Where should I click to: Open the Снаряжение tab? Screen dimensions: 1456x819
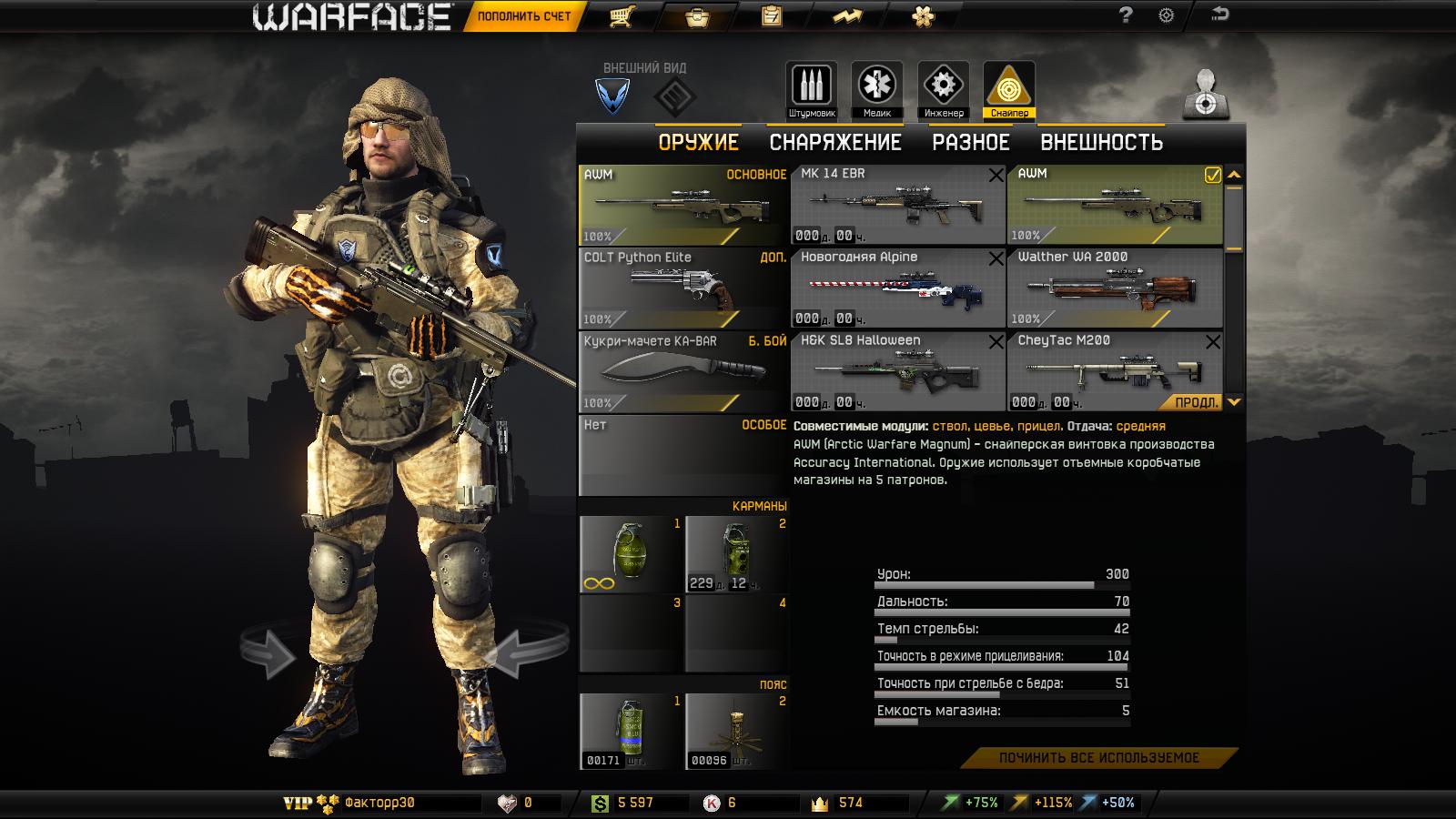tap(834, 143)
